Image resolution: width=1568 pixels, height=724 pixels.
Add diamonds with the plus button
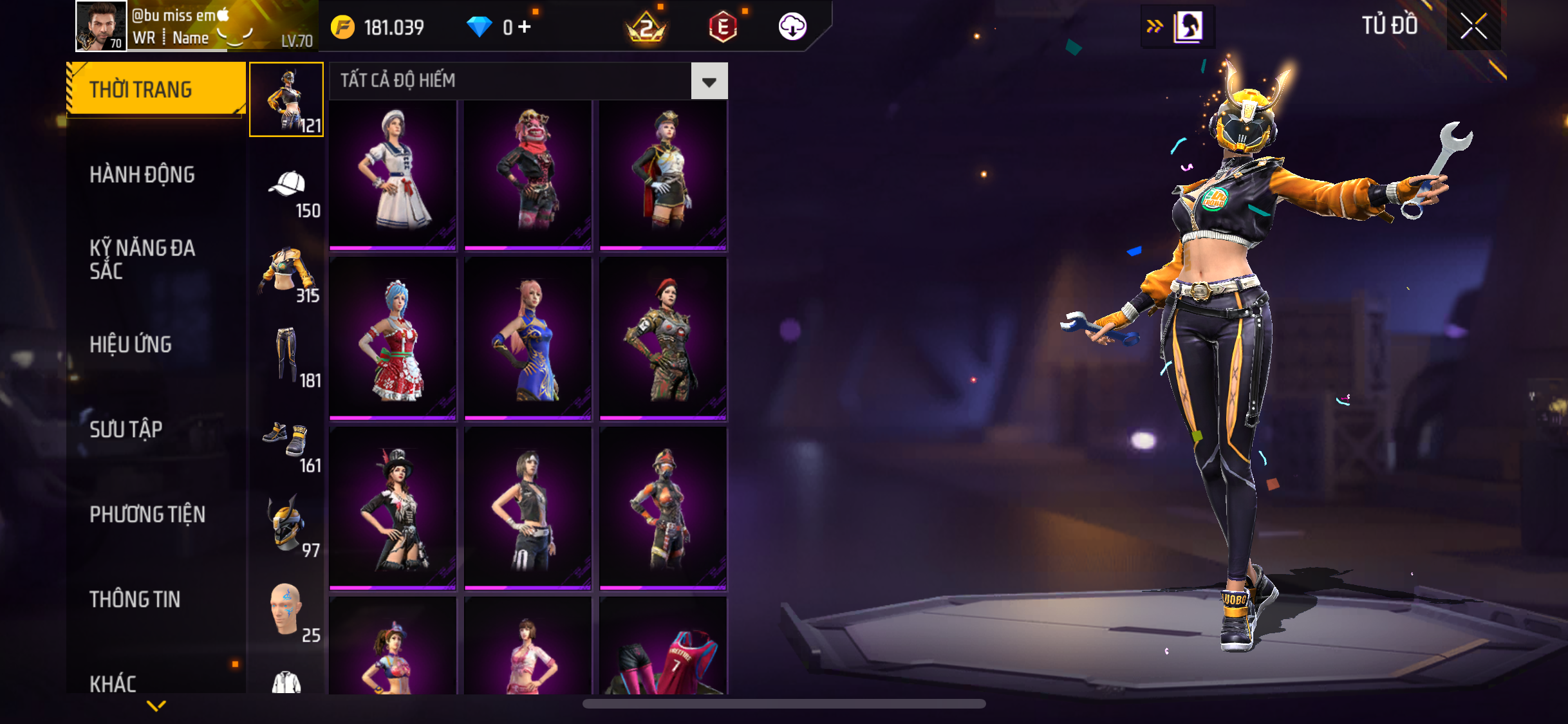pyautogui.click(x=525, y=27)
